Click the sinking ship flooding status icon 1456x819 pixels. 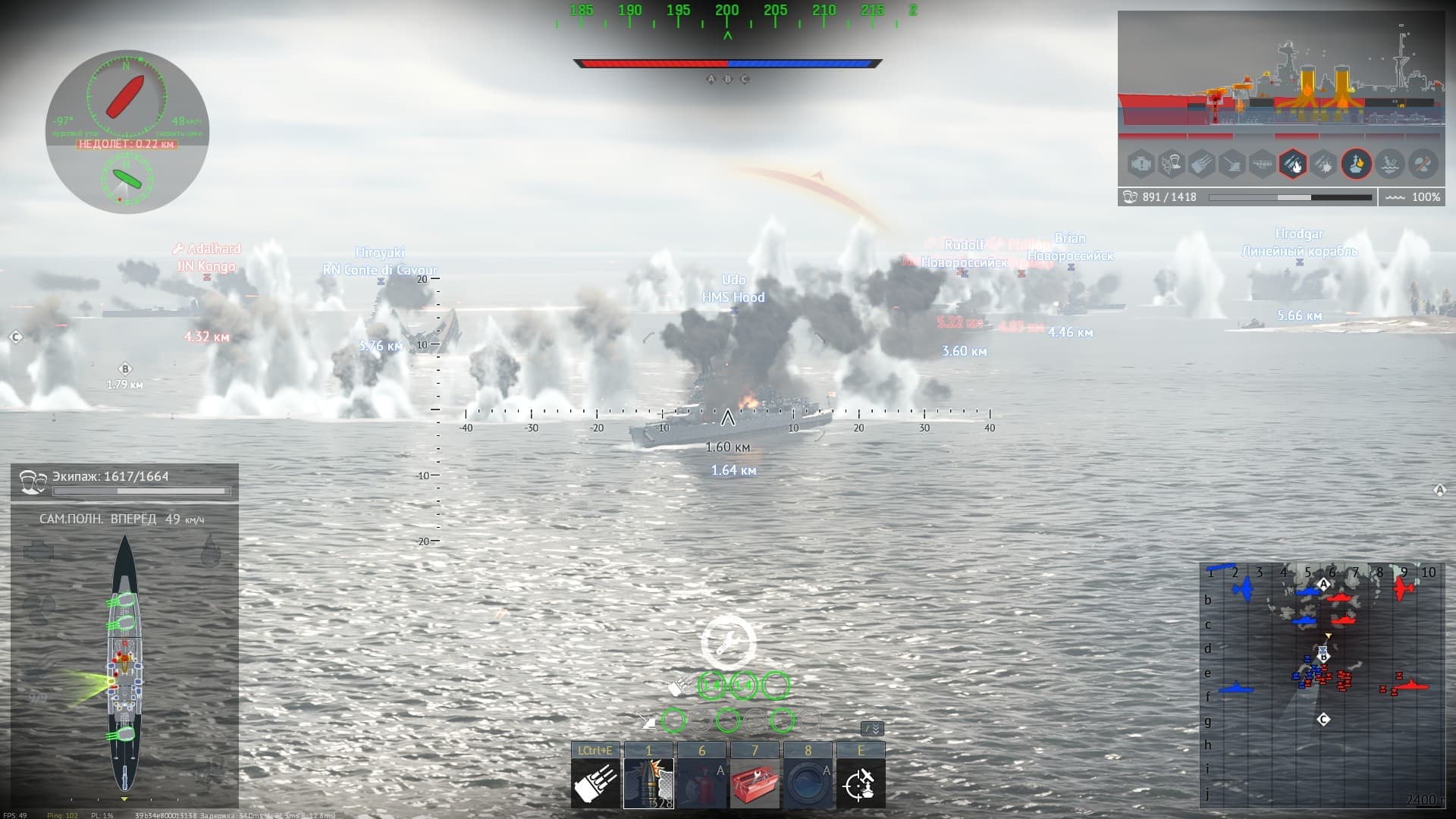click(x=1389, y=163)
